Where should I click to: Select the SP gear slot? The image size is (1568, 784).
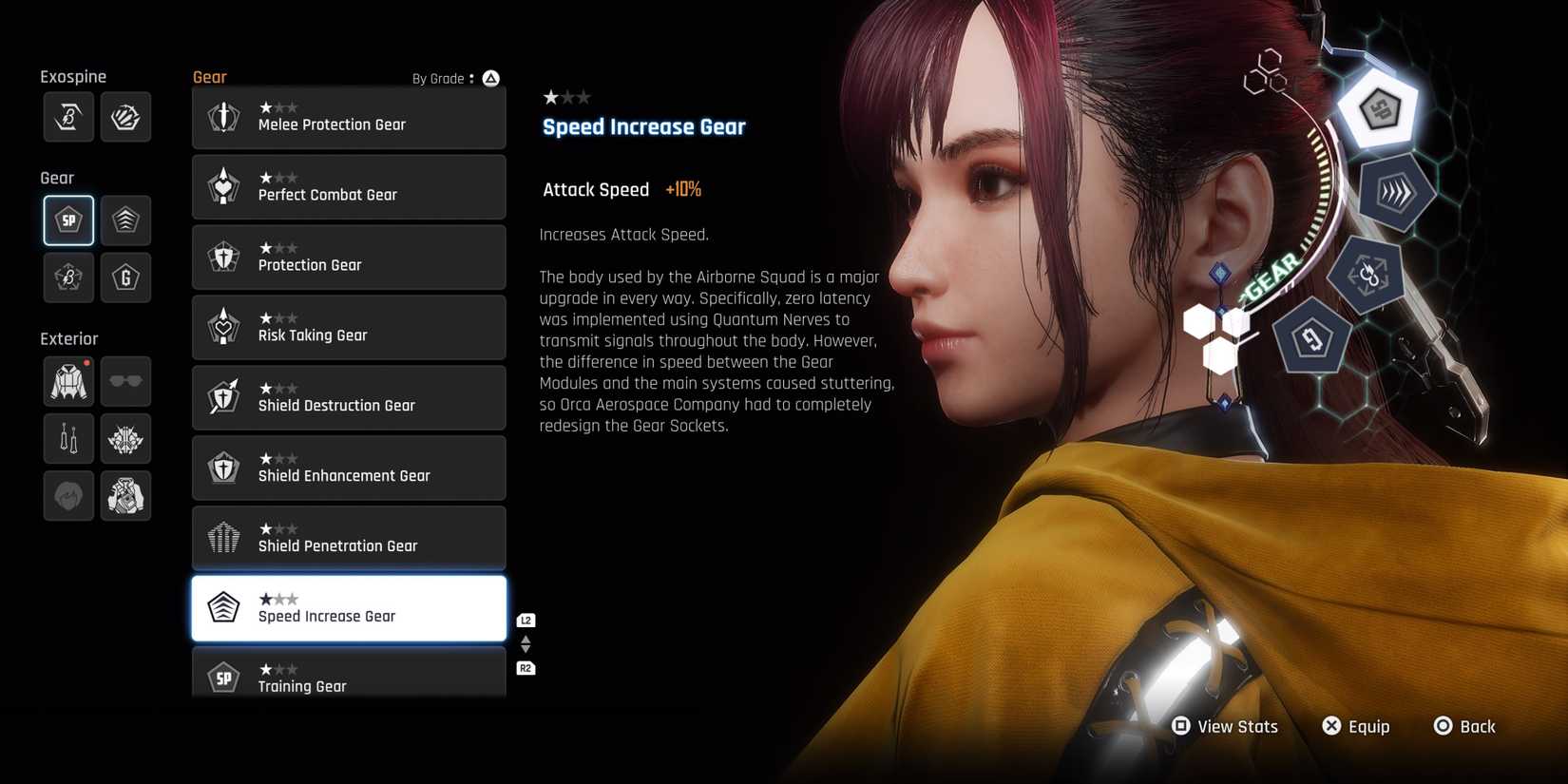[x=67, y=220]
